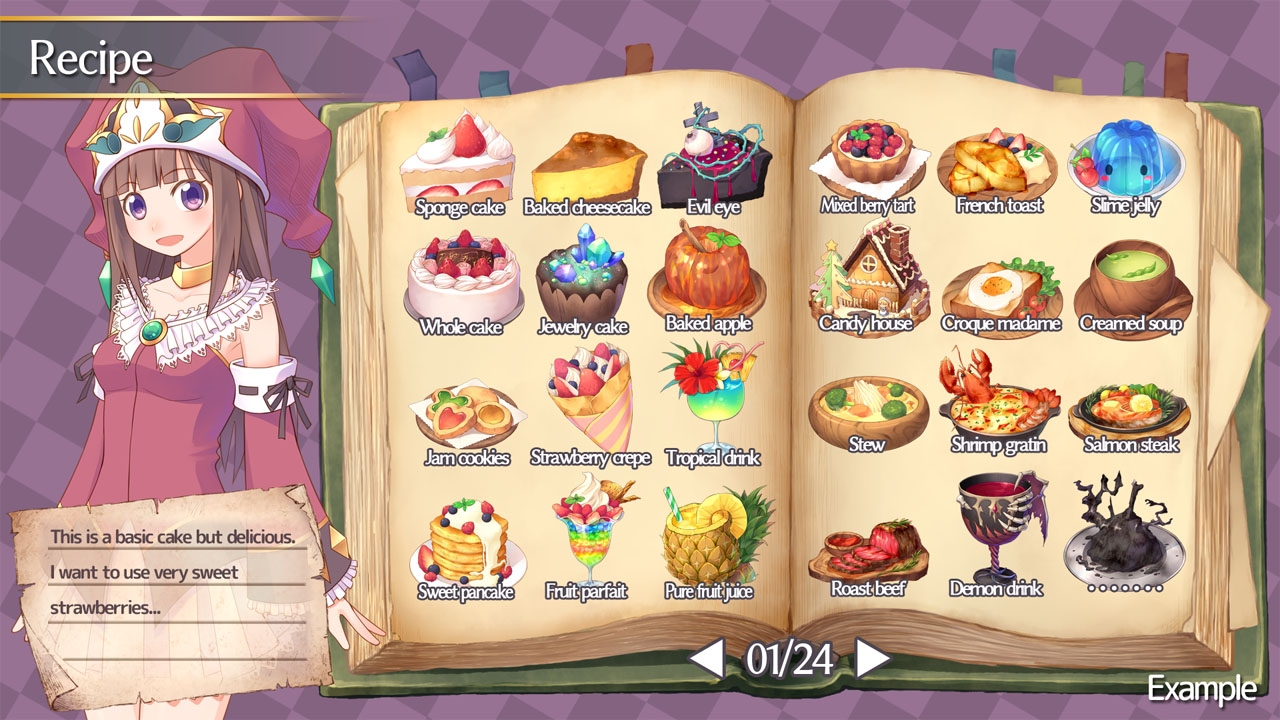Open the Evil eye recipe
Screen dimensions: 1280x720
tap(713, 160)
